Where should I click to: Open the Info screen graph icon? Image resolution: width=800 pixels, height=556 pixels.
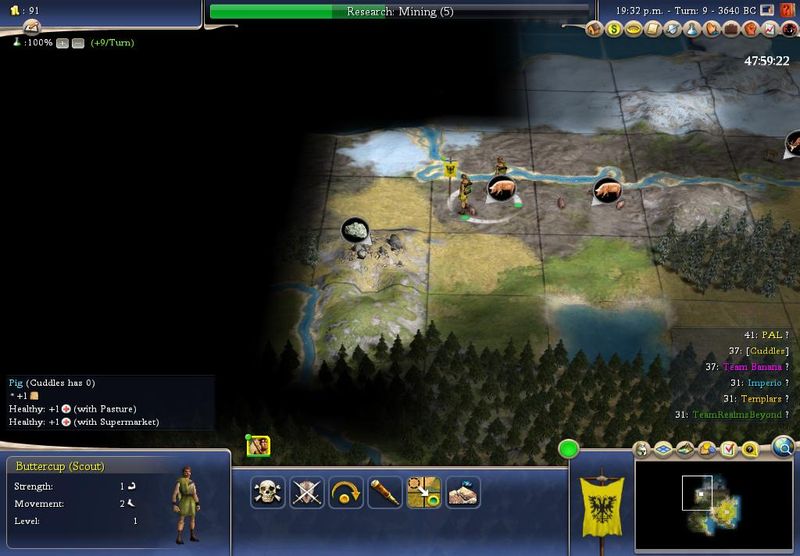tap(770, 30)
